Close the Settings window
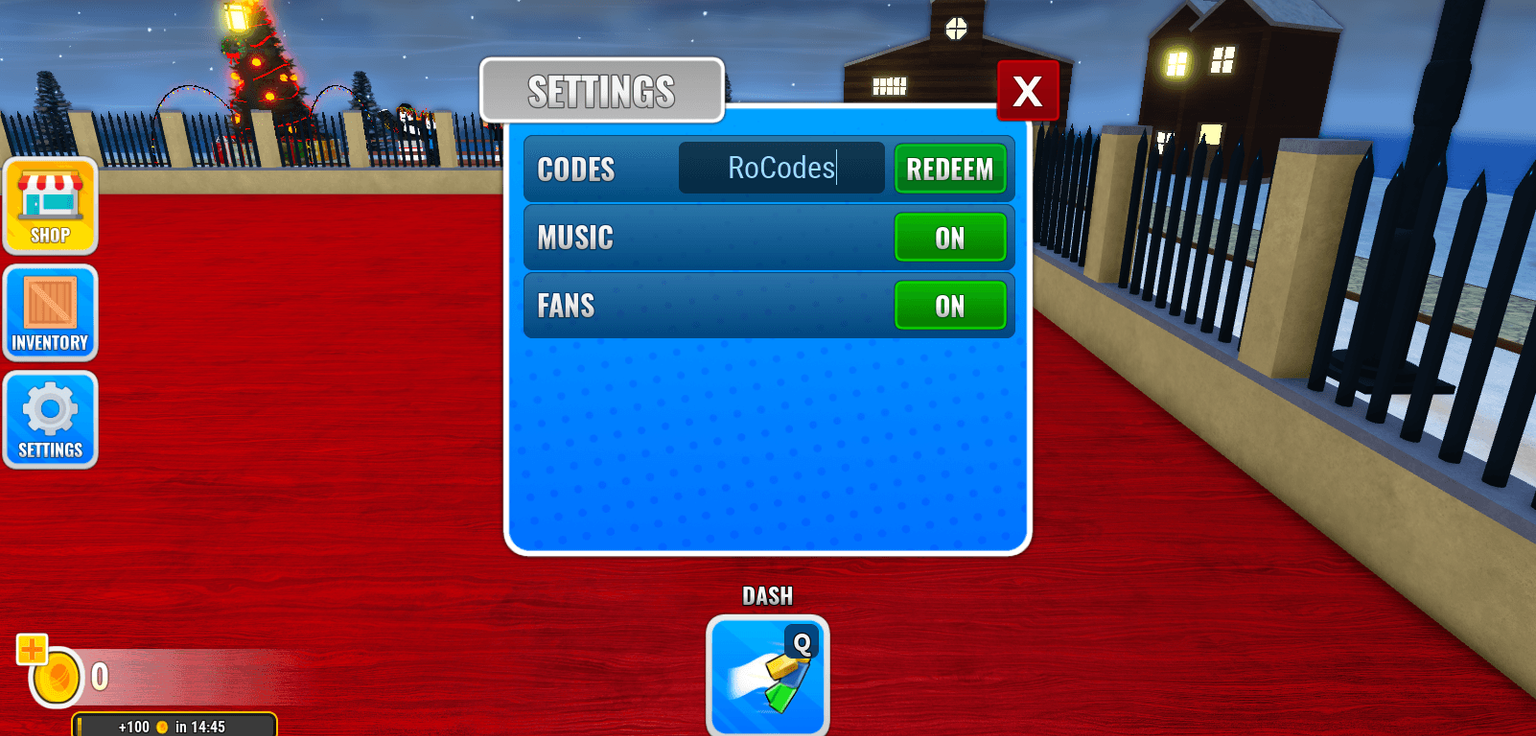 point(1028,90)
